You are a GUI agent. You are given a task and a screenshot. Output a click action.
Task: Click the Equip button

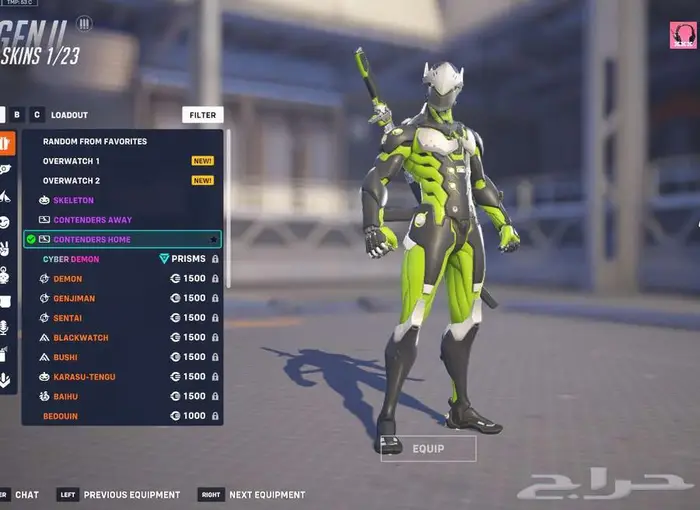tap(428, 449)
